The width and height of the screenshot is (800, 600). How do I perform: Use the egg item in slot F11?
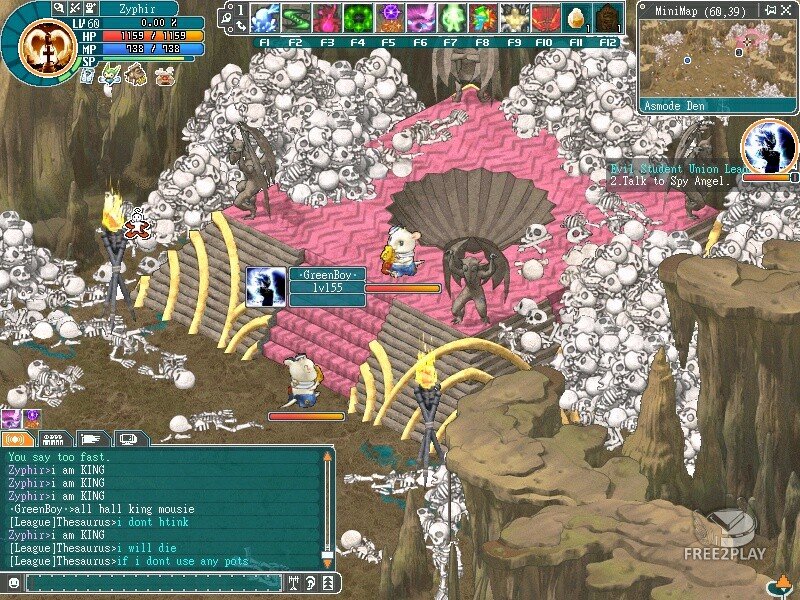[575, 18]
